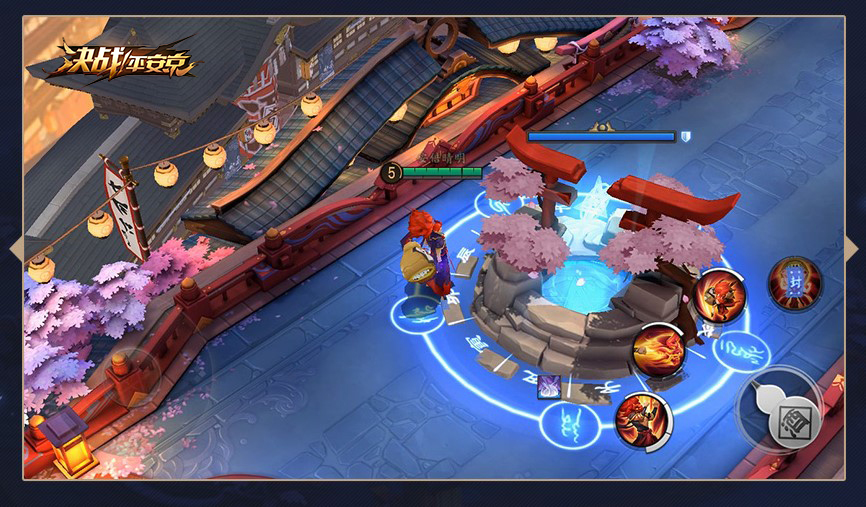Go to next screenshot with right arrow
This screenshot has height=507, width=866.
pyautogui.click(x=850, y=249)
